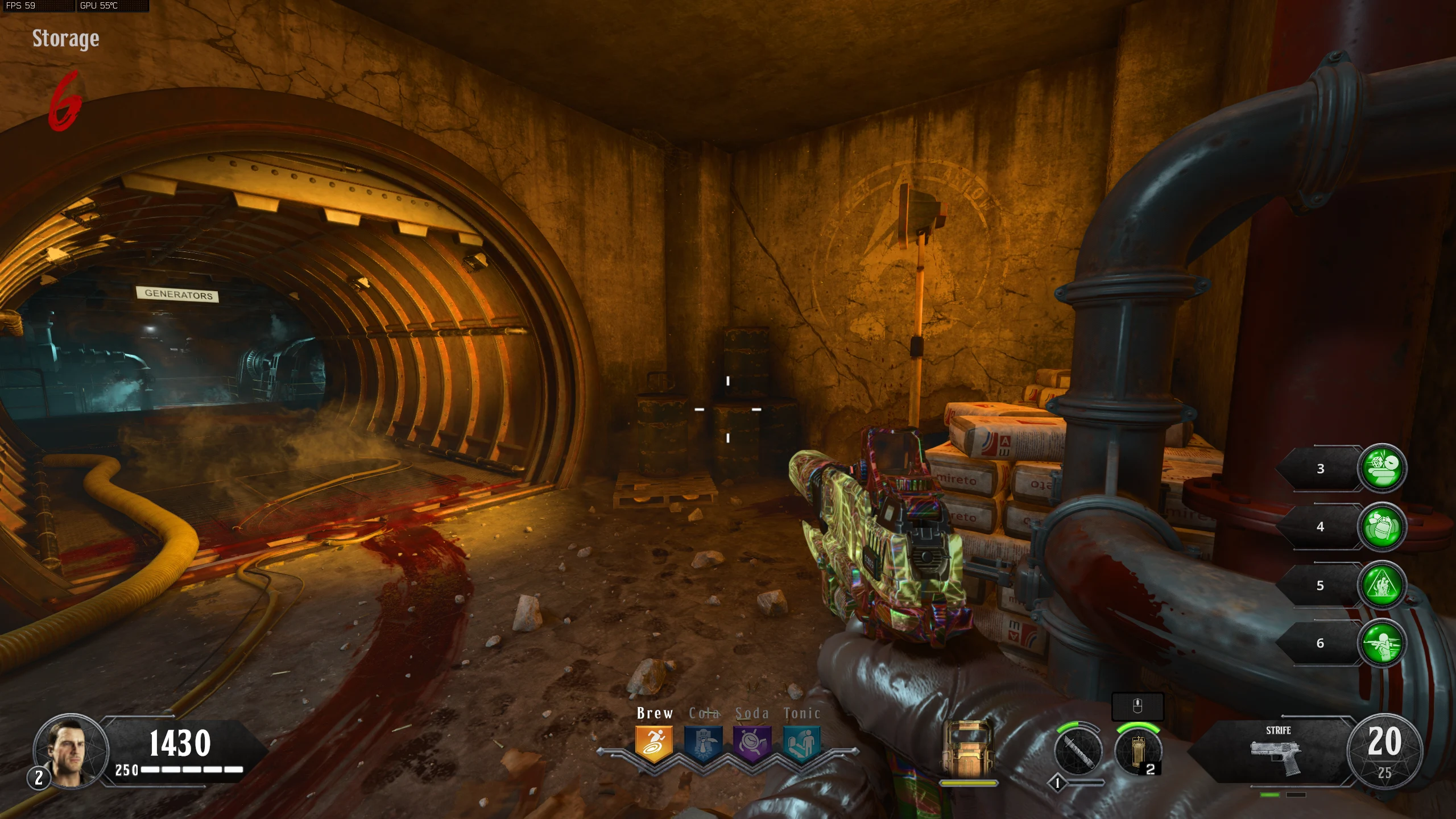Viewport: 1456px width, 819px height.
Task: Choose the purple Soda perk badge
Action: click(752, 743)
